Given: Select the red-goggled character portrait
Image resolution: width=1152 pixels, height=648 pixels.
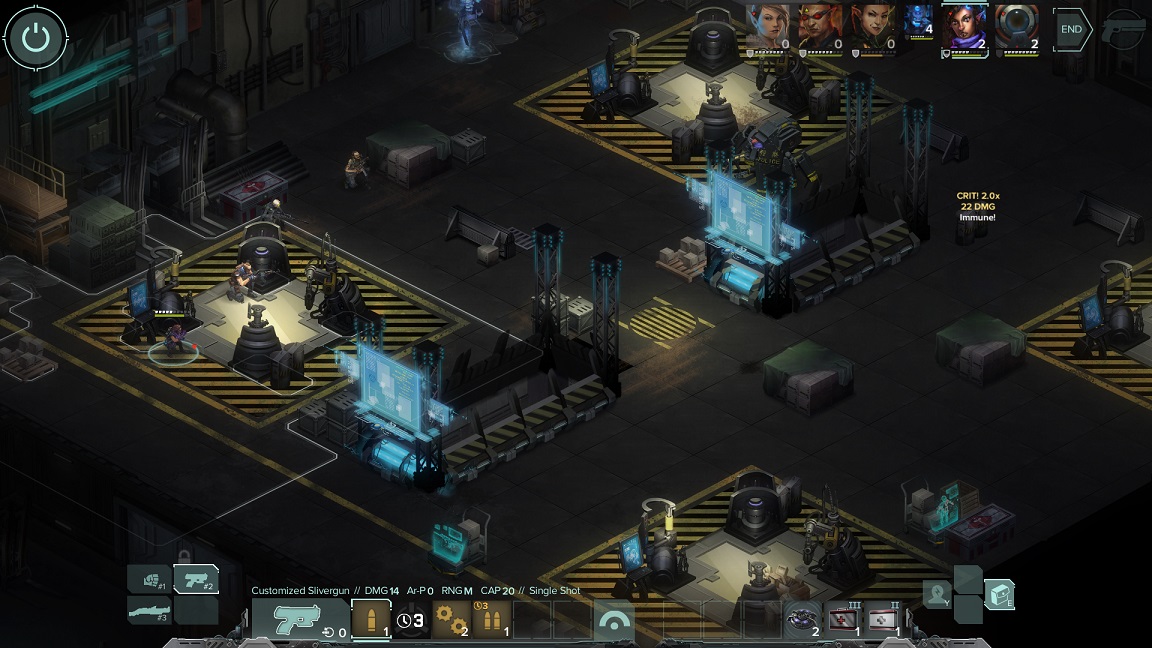Looking at the screenshot, I should click(x=821, y=26).
